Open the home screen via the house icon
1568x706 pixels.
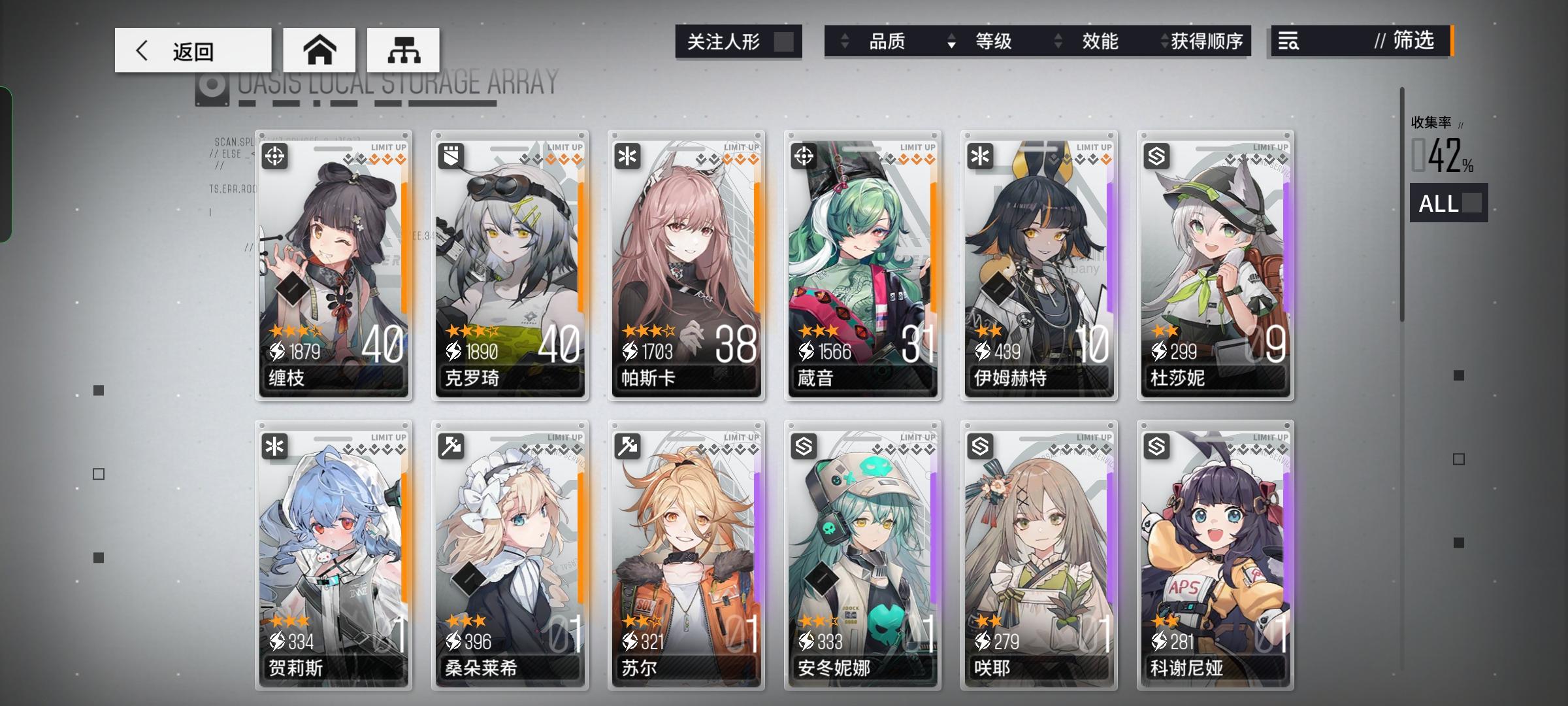pos(320,49)
